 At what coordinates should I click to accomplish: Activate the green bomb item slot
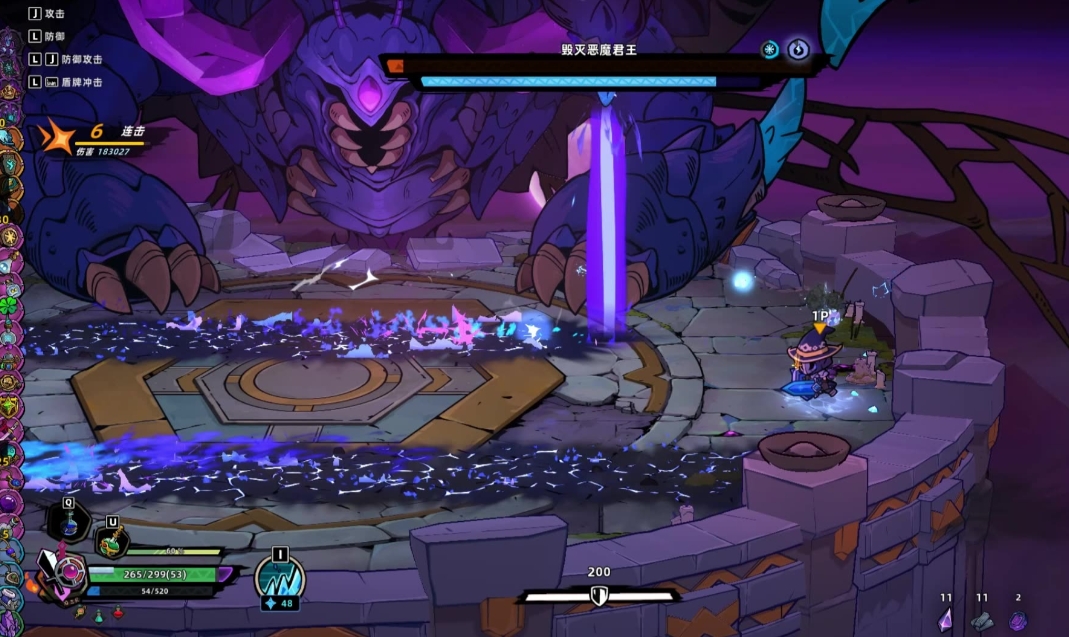[x=111, y=543]
